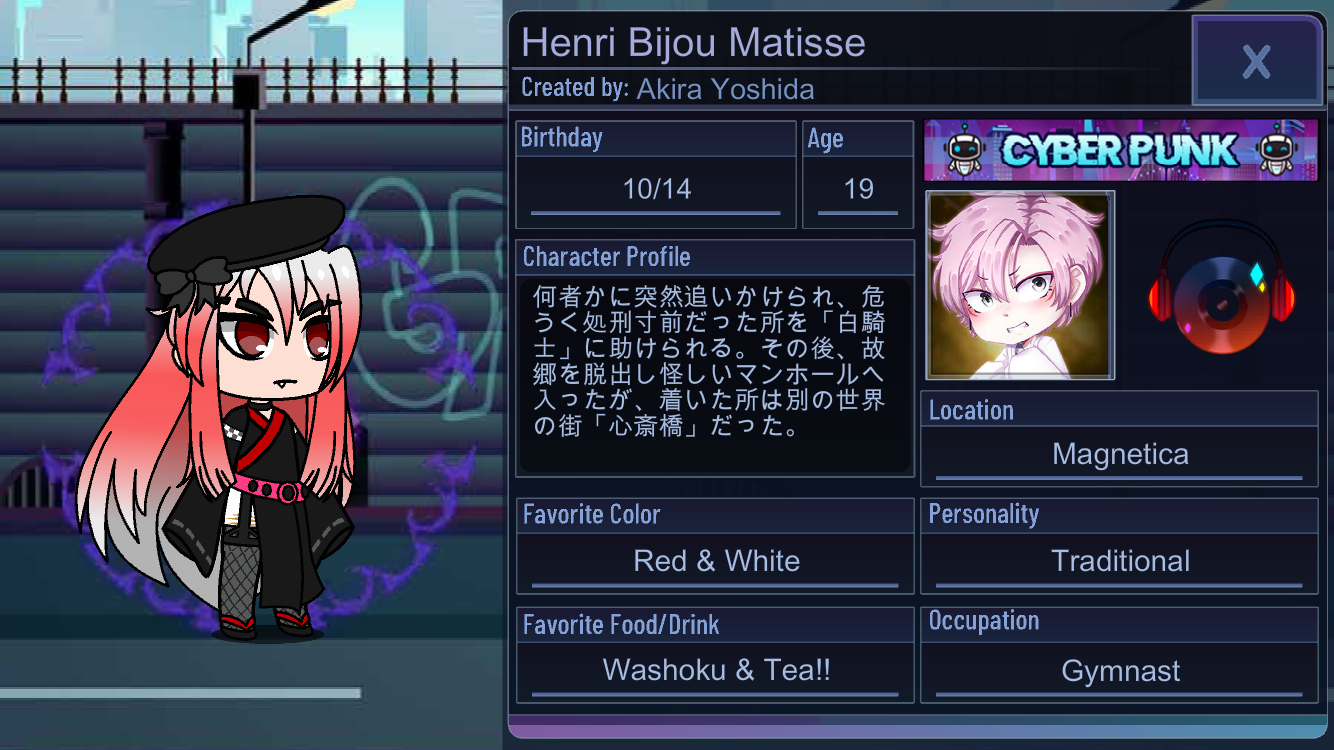Edit the Birthday field showing 10/14
Screen dimensions: 1334x750
(656, 189)
